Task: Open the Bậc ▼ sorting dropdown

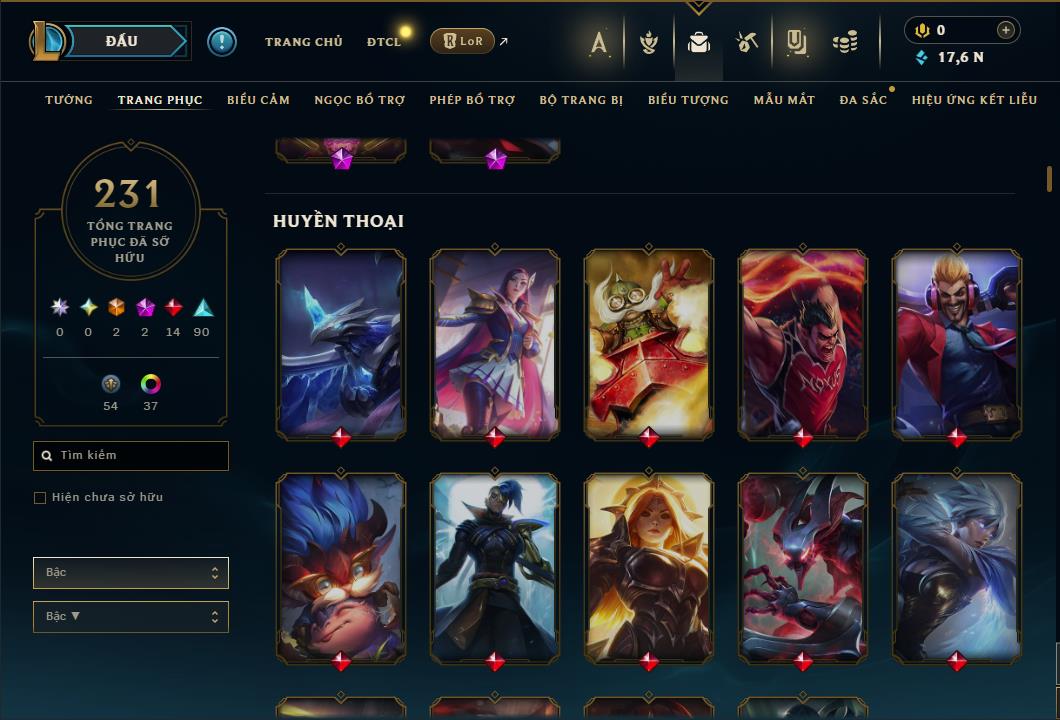Action: (131, 617)
